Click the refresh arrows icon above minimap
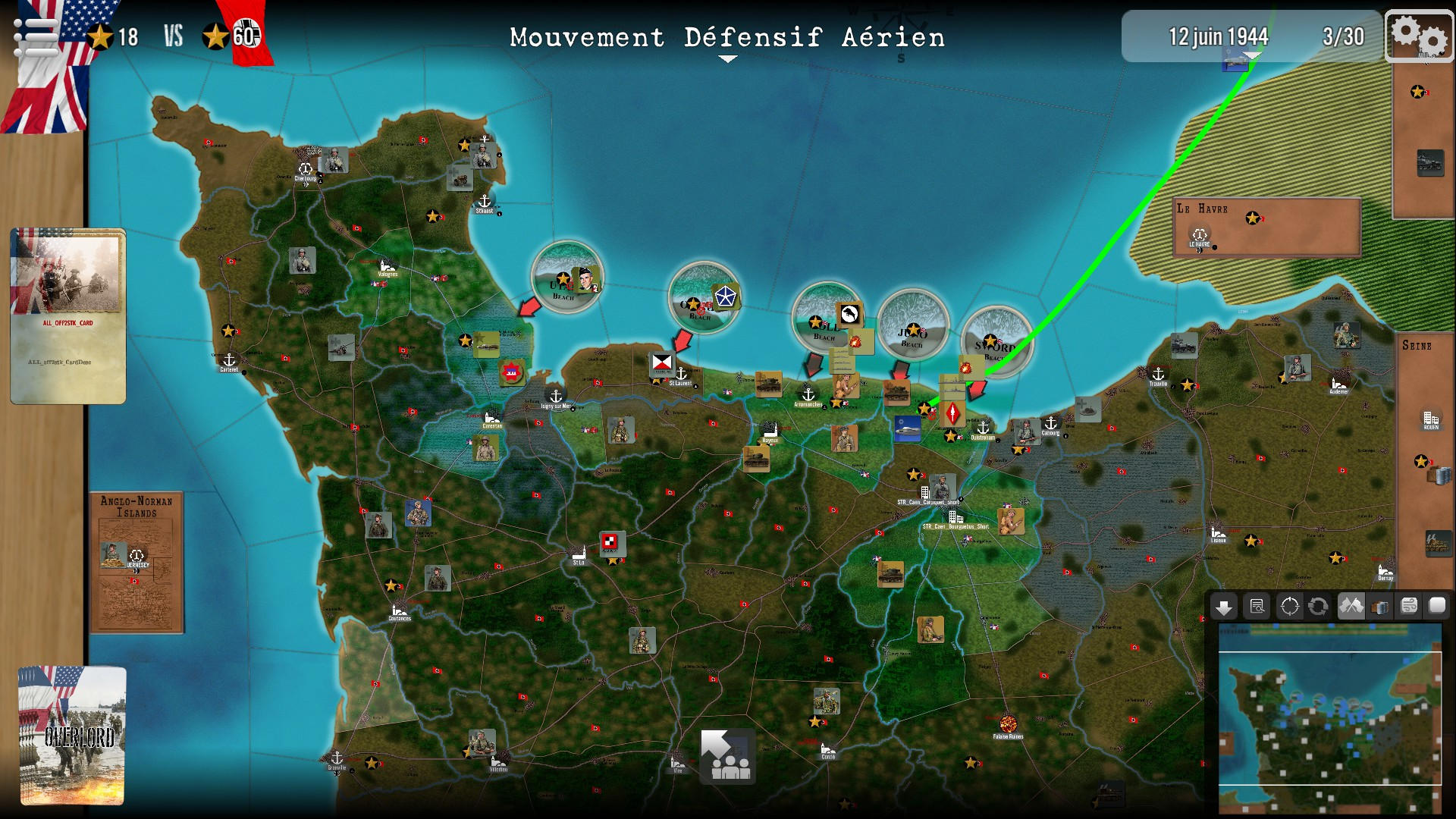Image resolution: width=1456 pixels, height=819 pixels. (x=1318, y=607)
